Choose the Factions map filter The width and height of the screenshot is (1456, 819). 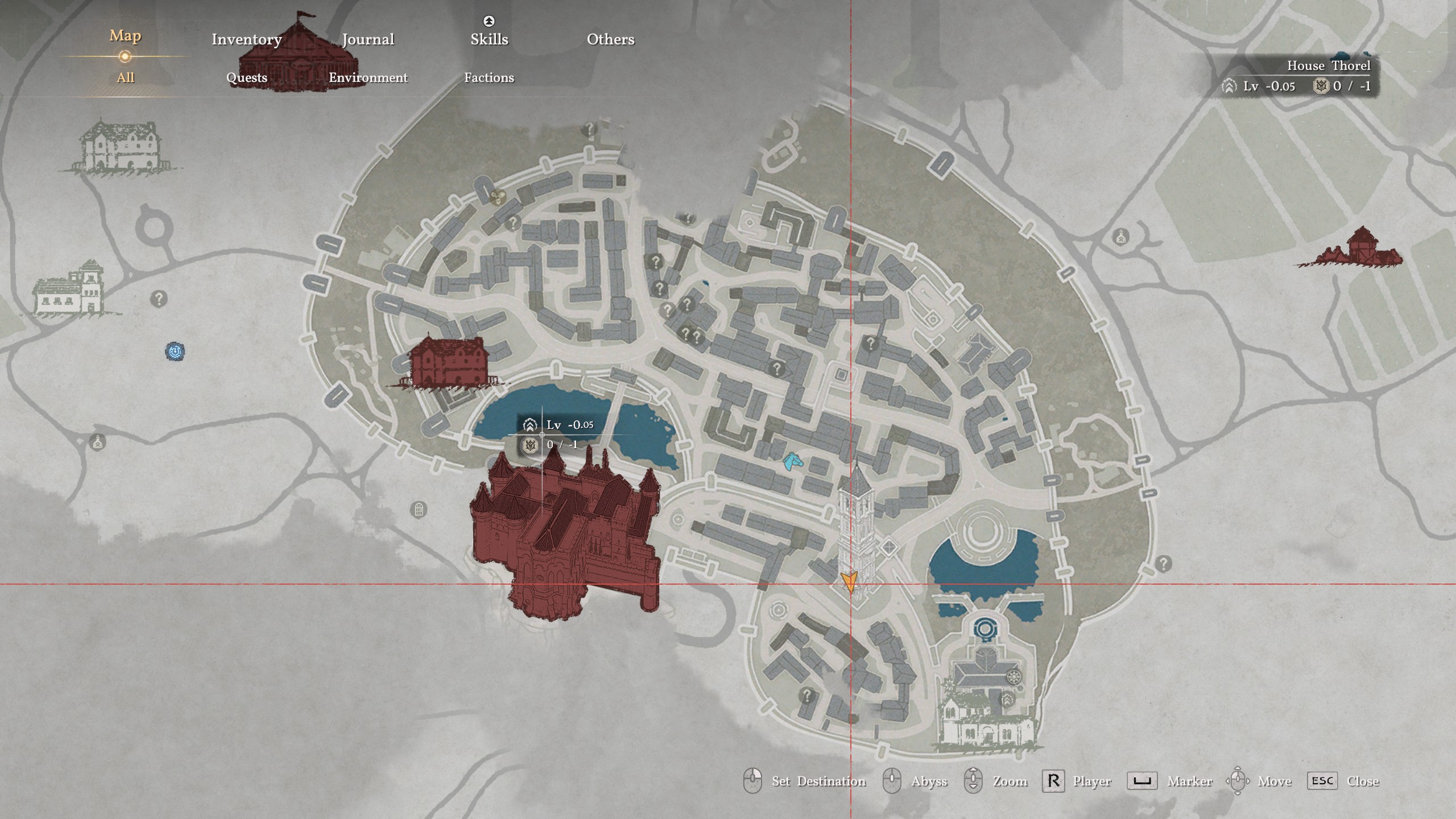pyautogui.click(x=489, y=77)
